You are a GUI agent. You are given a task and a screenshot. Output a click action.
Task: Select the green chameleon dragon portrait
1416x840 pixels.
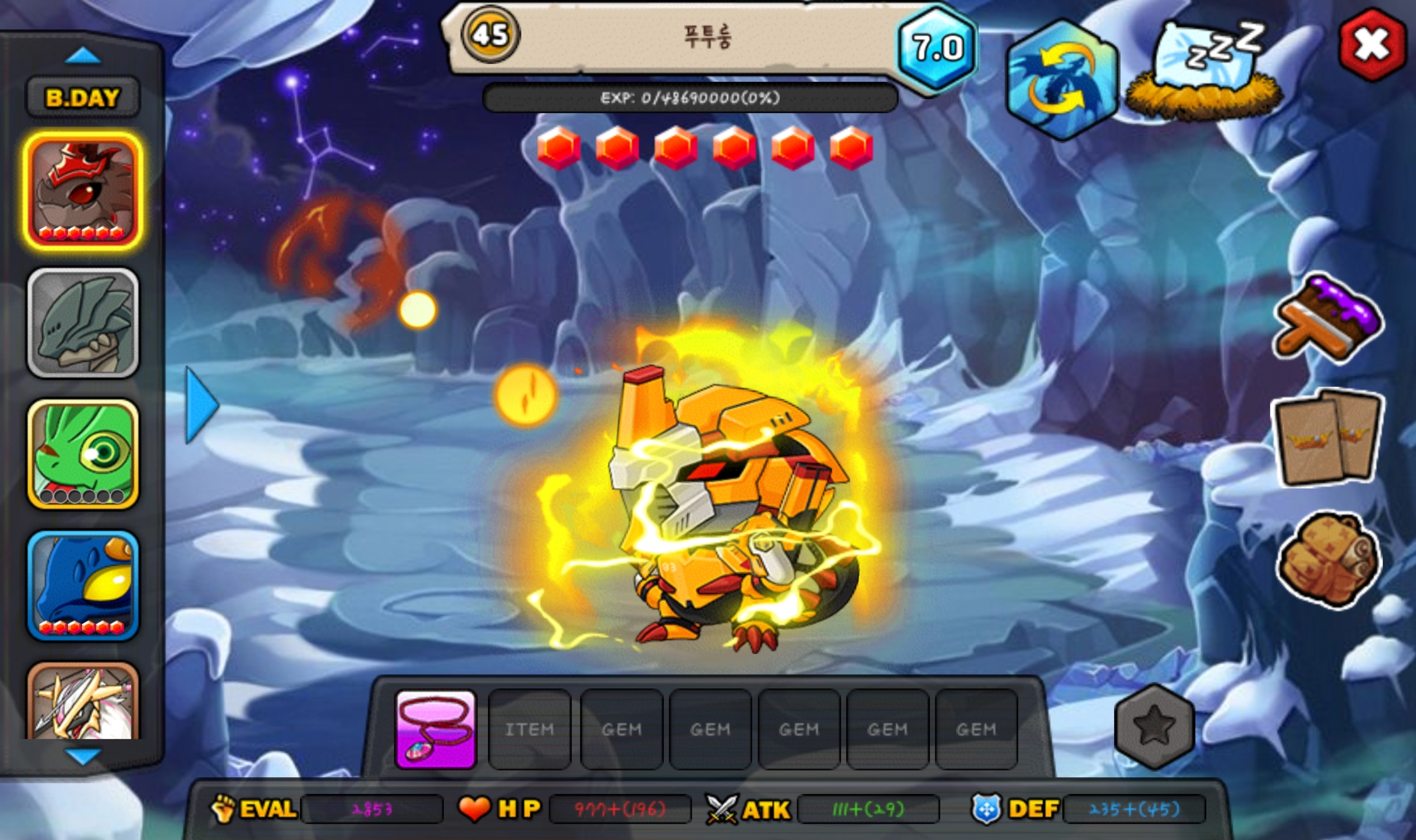(x=83, y=454)
